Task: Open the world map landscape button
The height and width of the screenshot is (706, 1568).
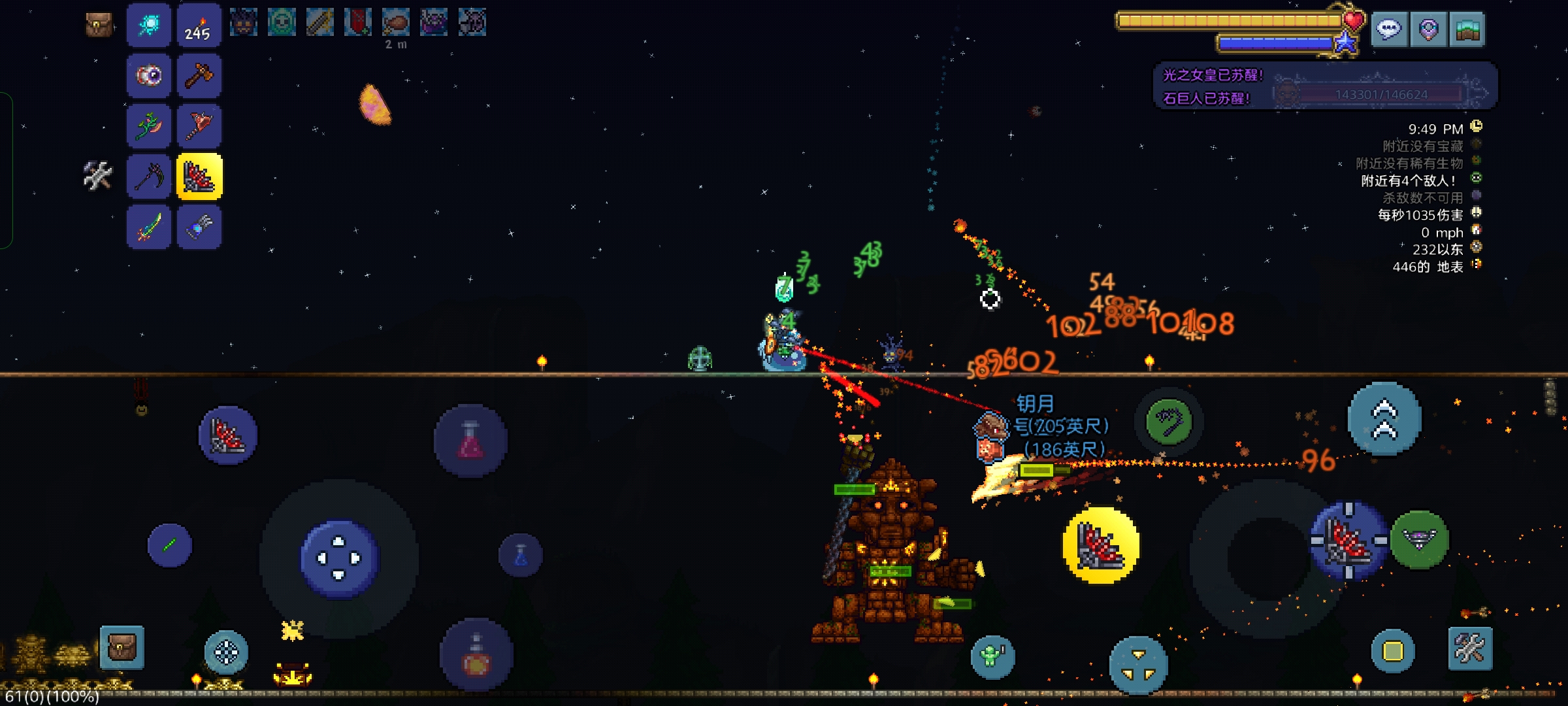Action: (1467, 29)
